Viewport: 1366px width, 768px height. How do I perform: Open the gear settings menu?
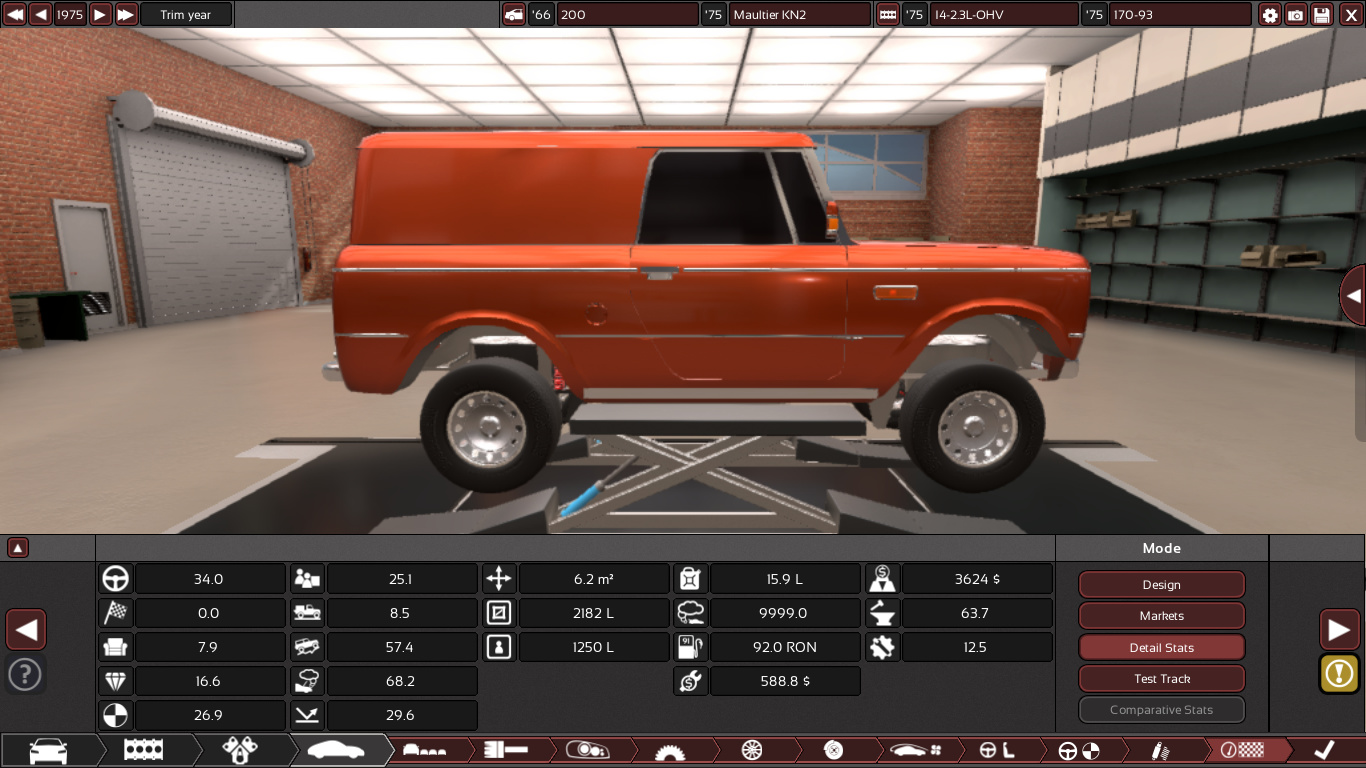coord(1270,15)
